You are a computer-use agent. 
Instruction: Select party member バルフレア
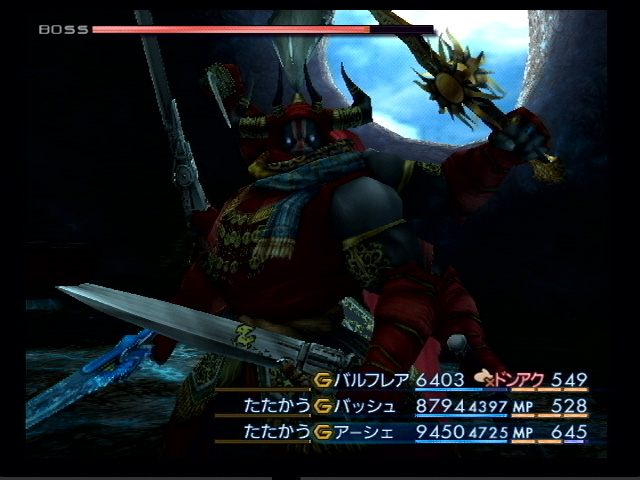(372, 380)
